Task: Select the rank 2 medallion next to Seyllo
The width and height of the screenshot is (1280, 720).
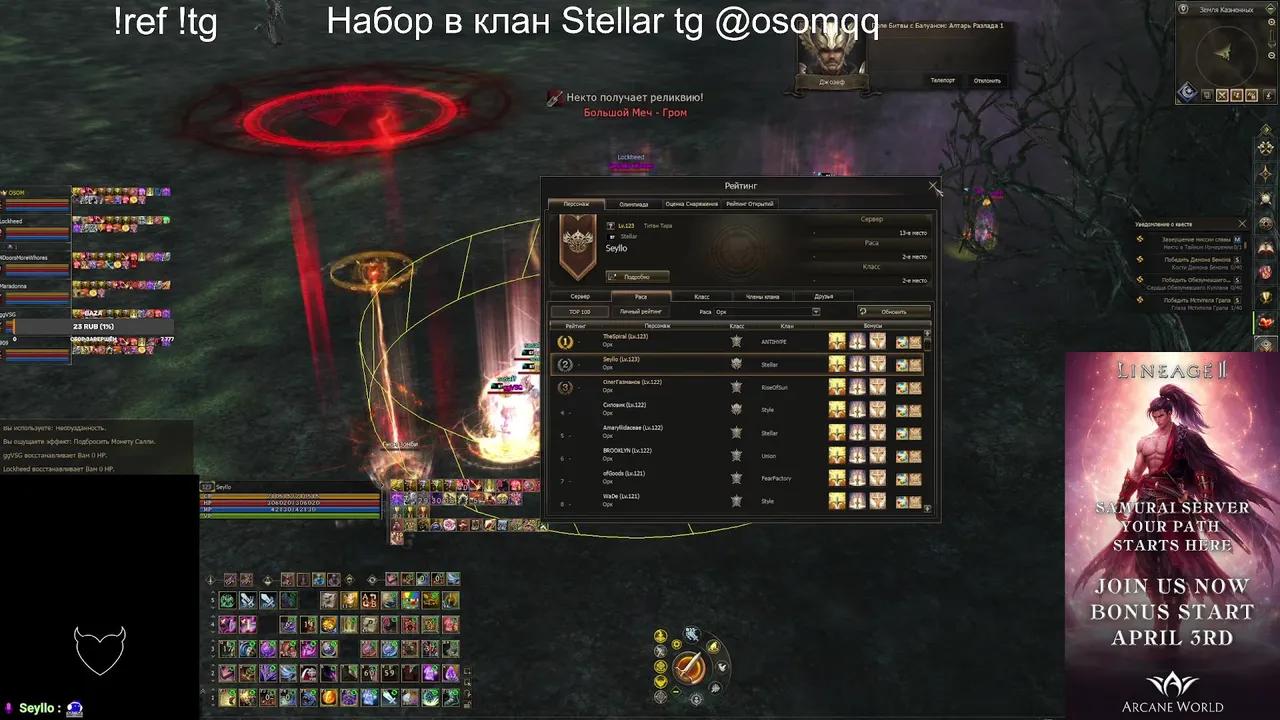Action: click(565, 365)
